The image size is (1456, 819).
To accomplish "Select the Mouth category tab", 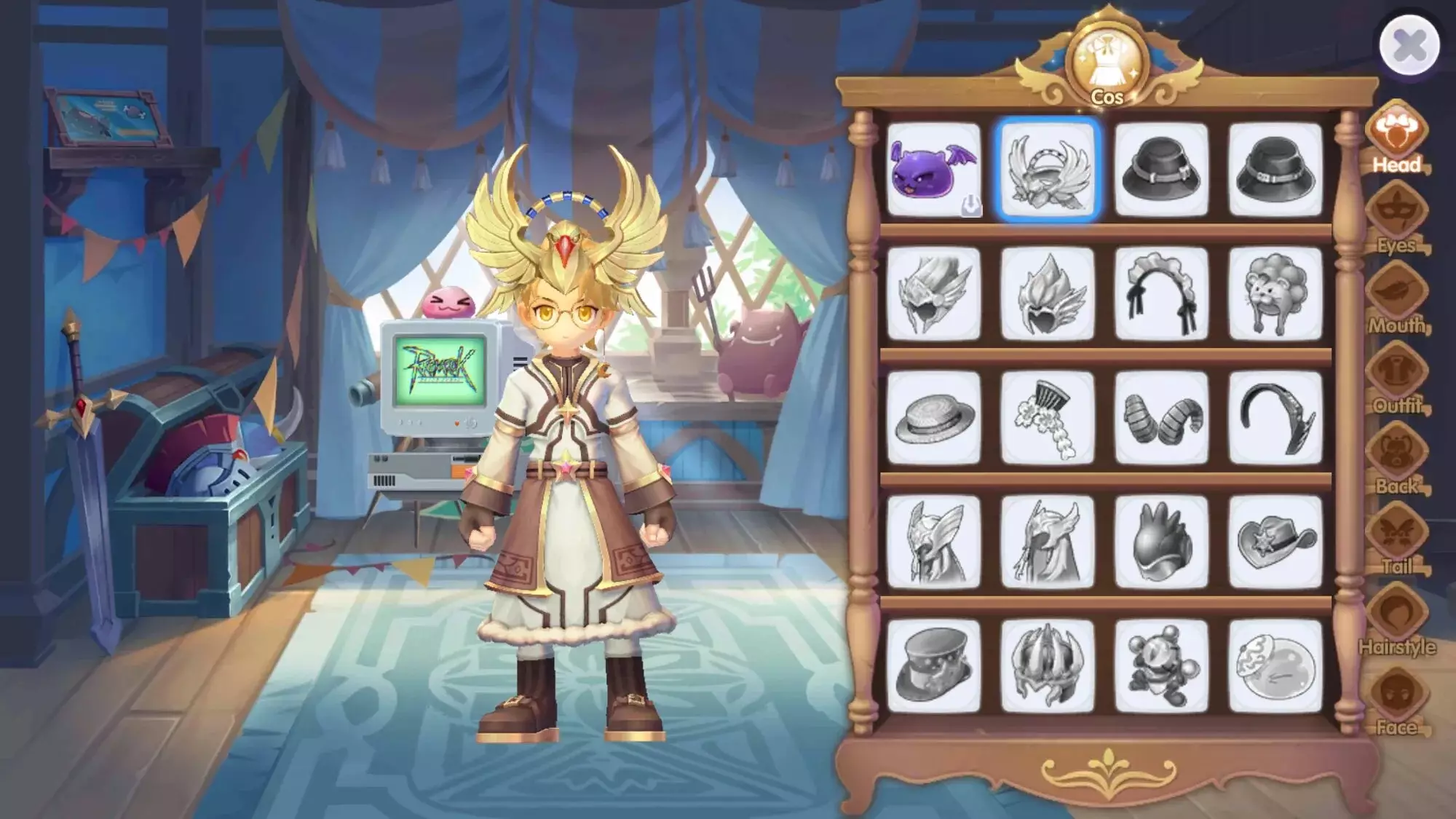I will click(x=1396, y=298).
